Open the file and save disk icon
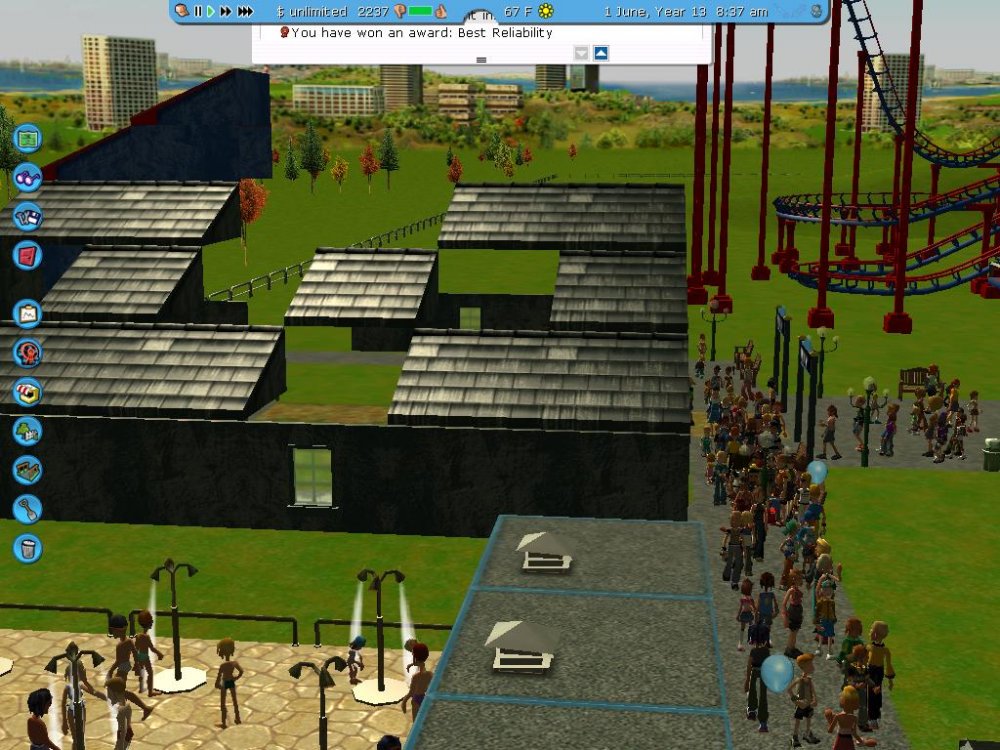Screen dimensions: 1000x750 pyautogui.click(x=27, y=215)
